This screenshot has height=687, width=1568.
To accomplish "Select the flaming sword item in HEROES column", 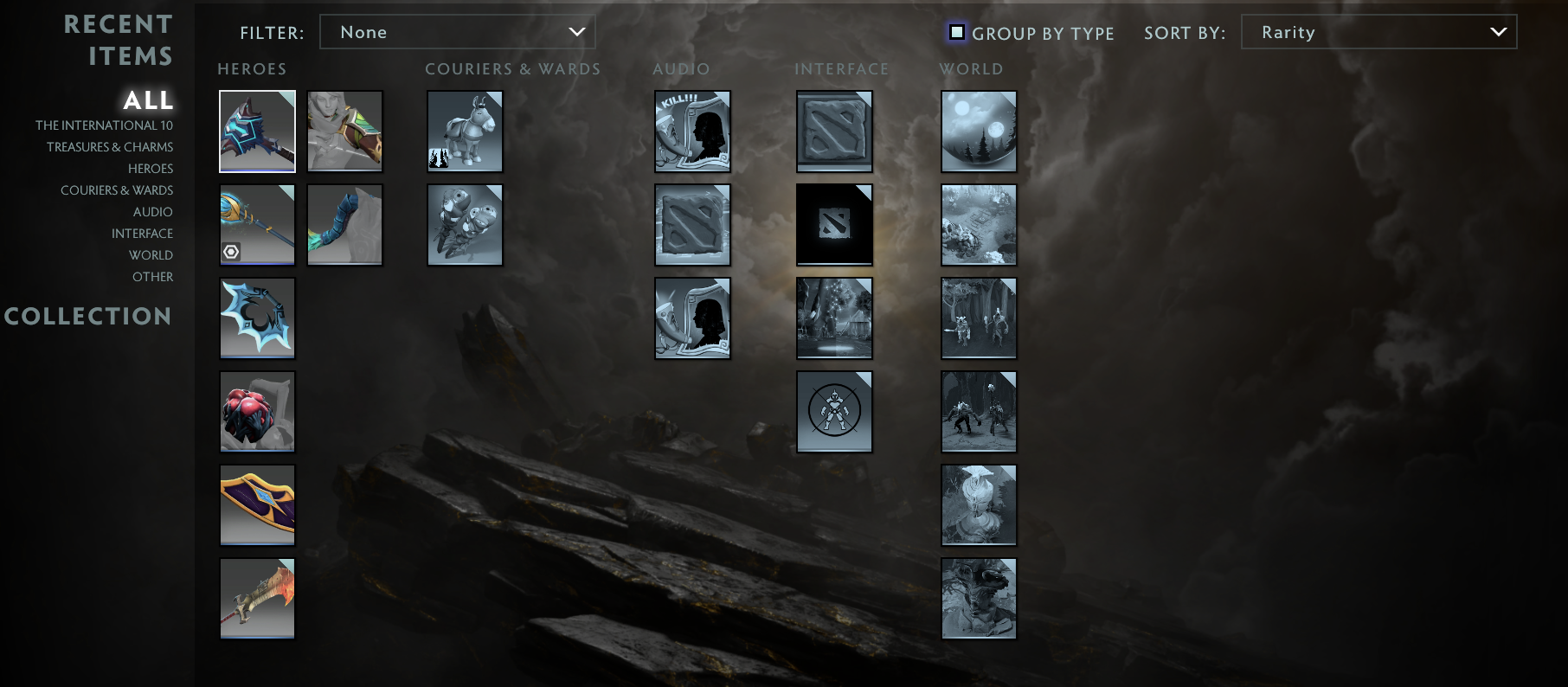I will tap(257, 598).
